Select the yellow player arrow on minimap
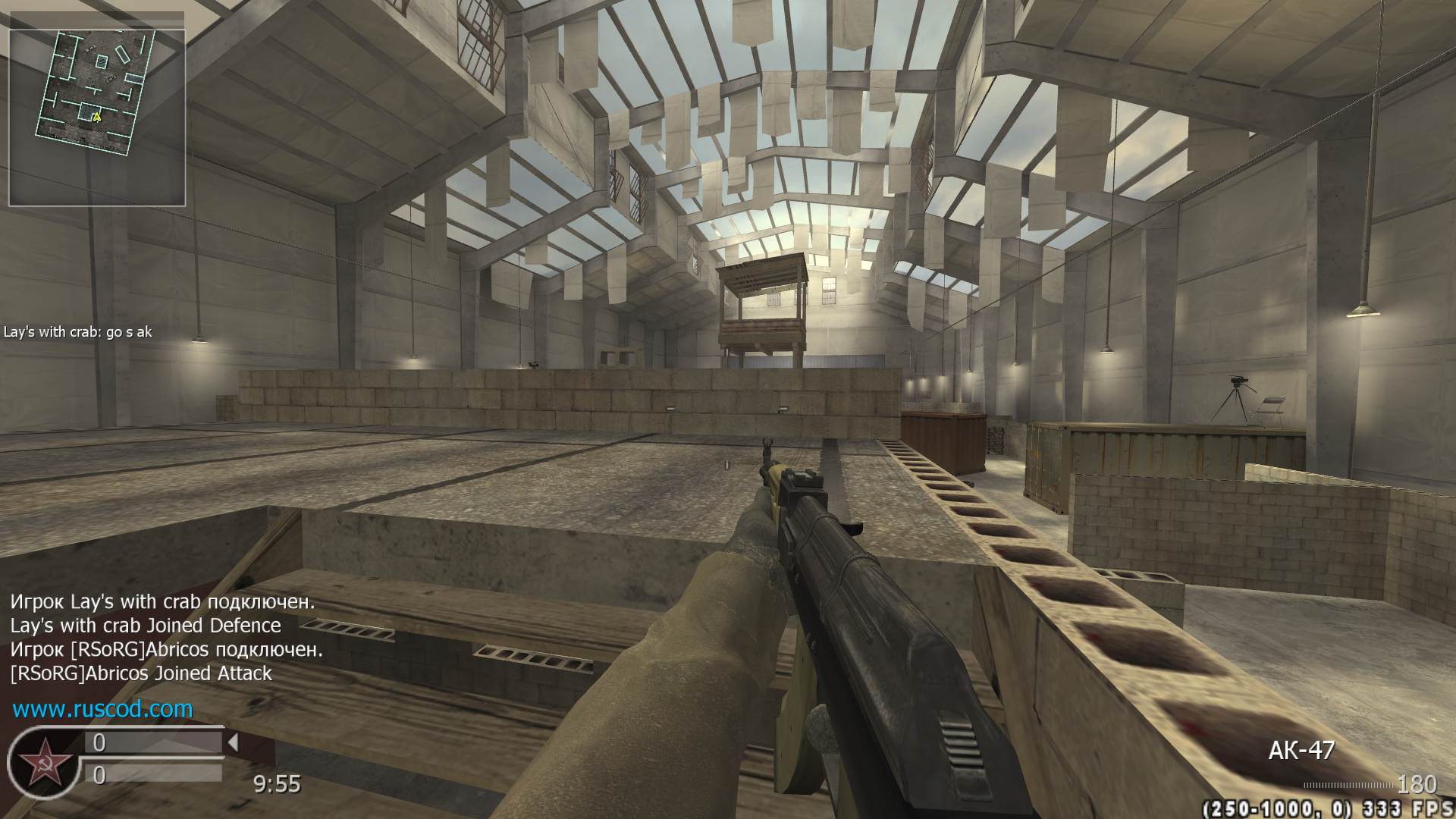The height and width of the screenshot is (819, 1456). point(96,117)
